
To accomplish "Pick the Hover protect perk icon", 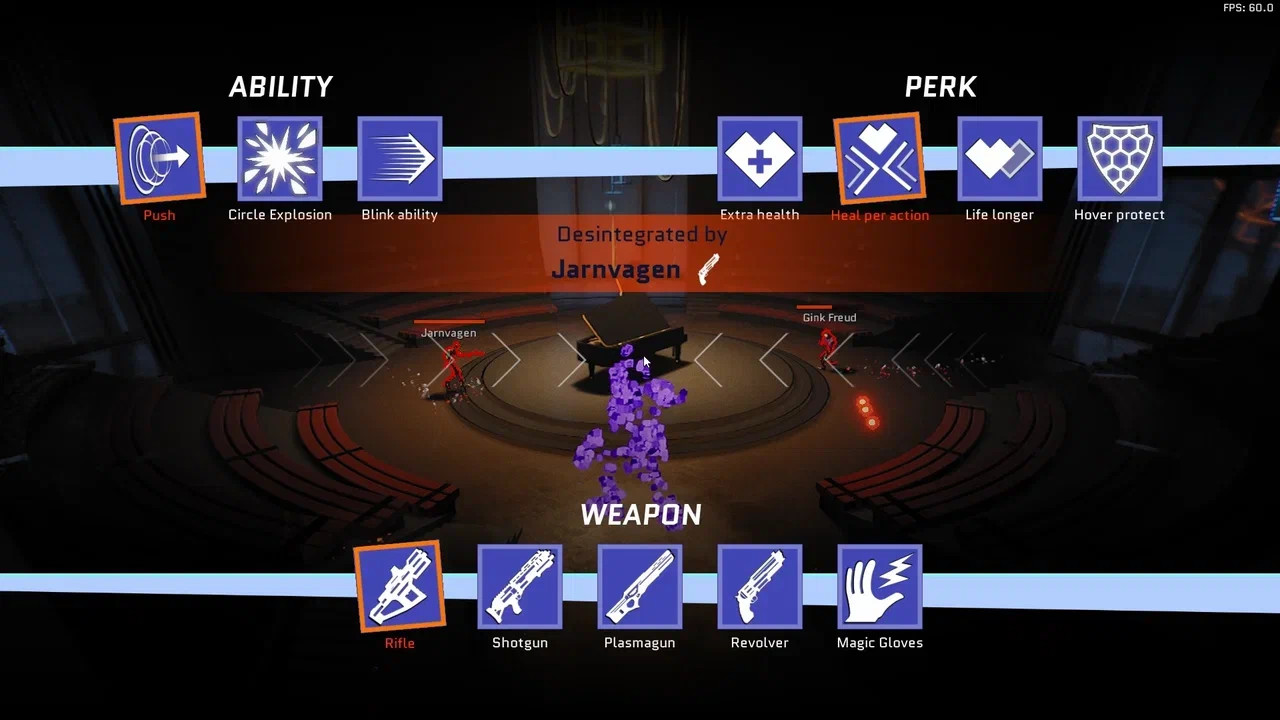I will click(1119, 158).
